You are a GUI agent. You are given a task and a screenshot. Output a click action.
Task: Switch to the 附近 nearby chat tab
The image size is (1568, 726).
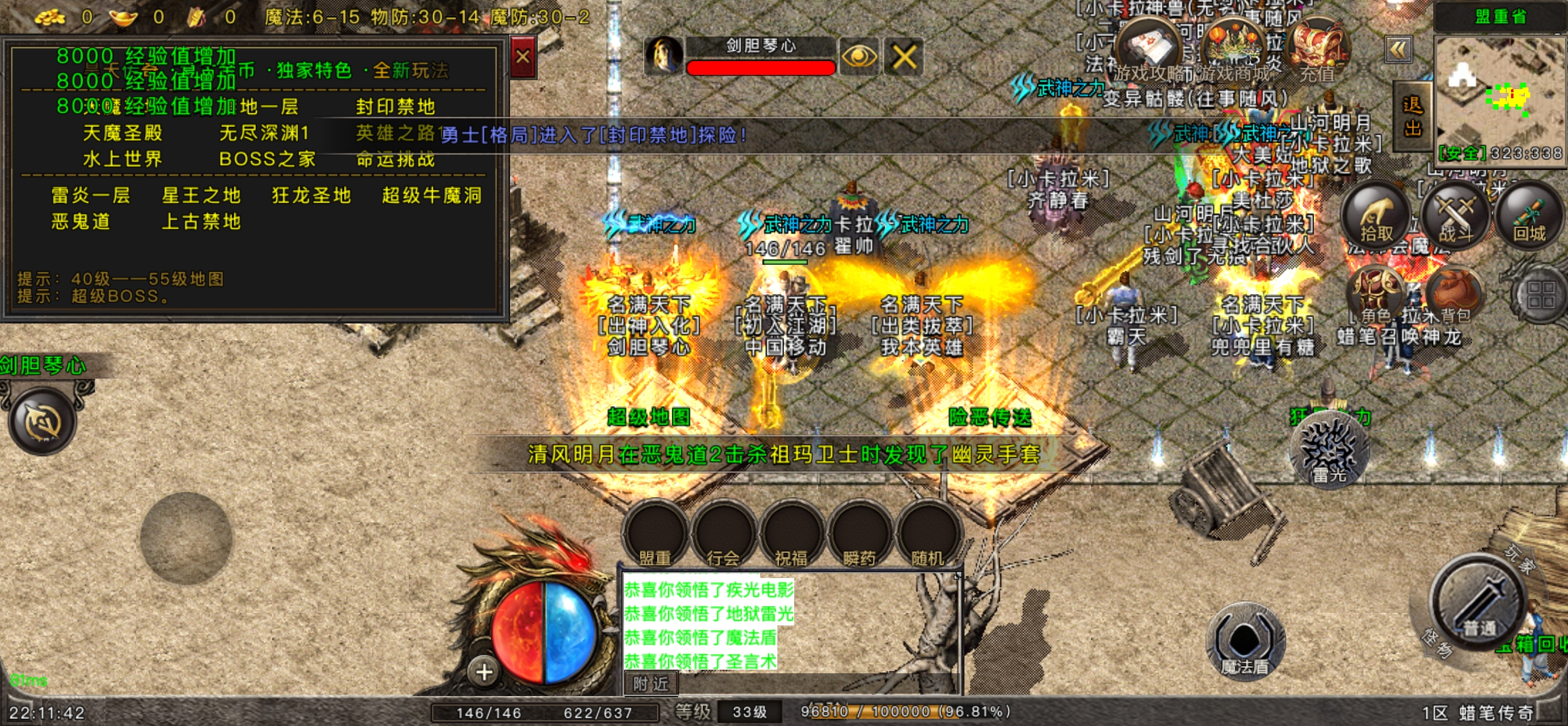coord(650,684)
